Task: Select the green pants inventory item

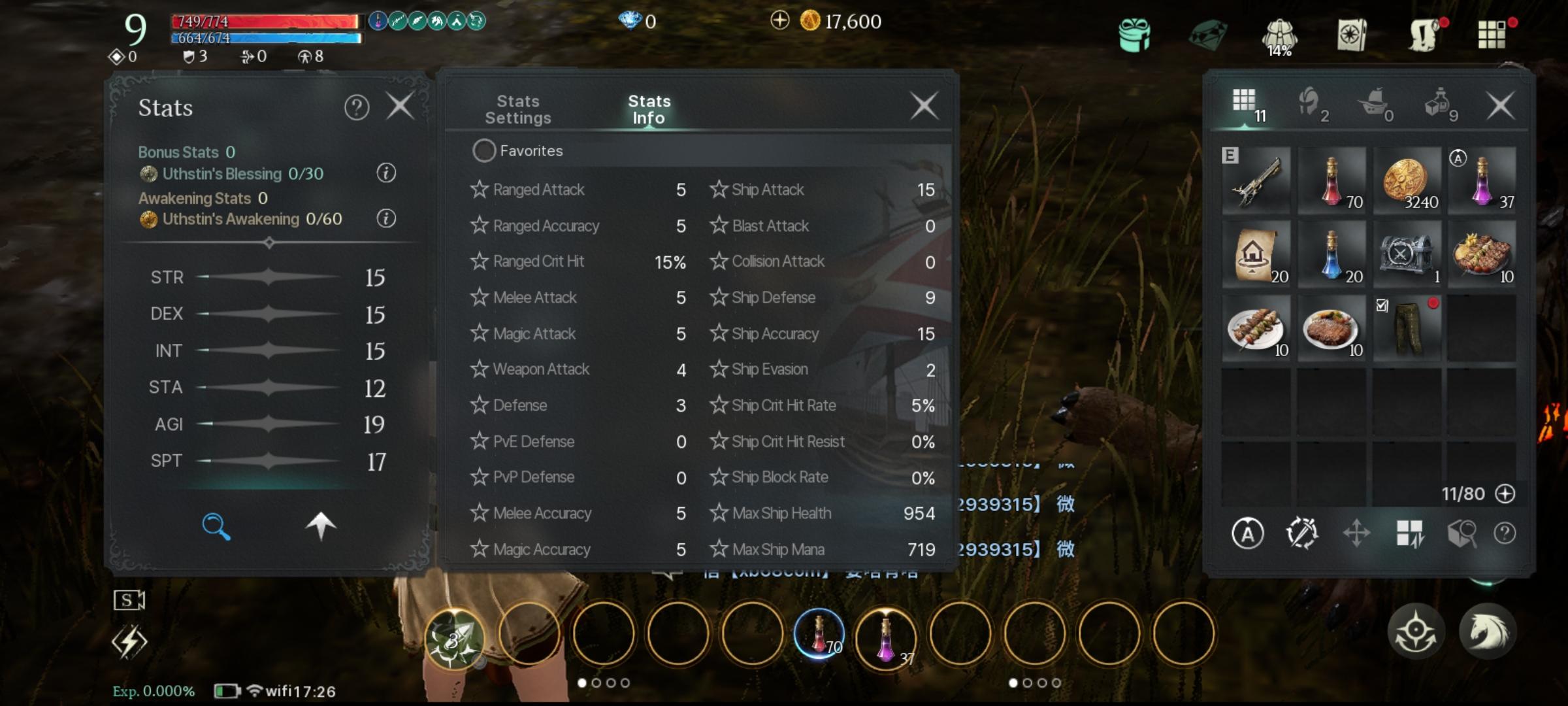Action: 1407,328
